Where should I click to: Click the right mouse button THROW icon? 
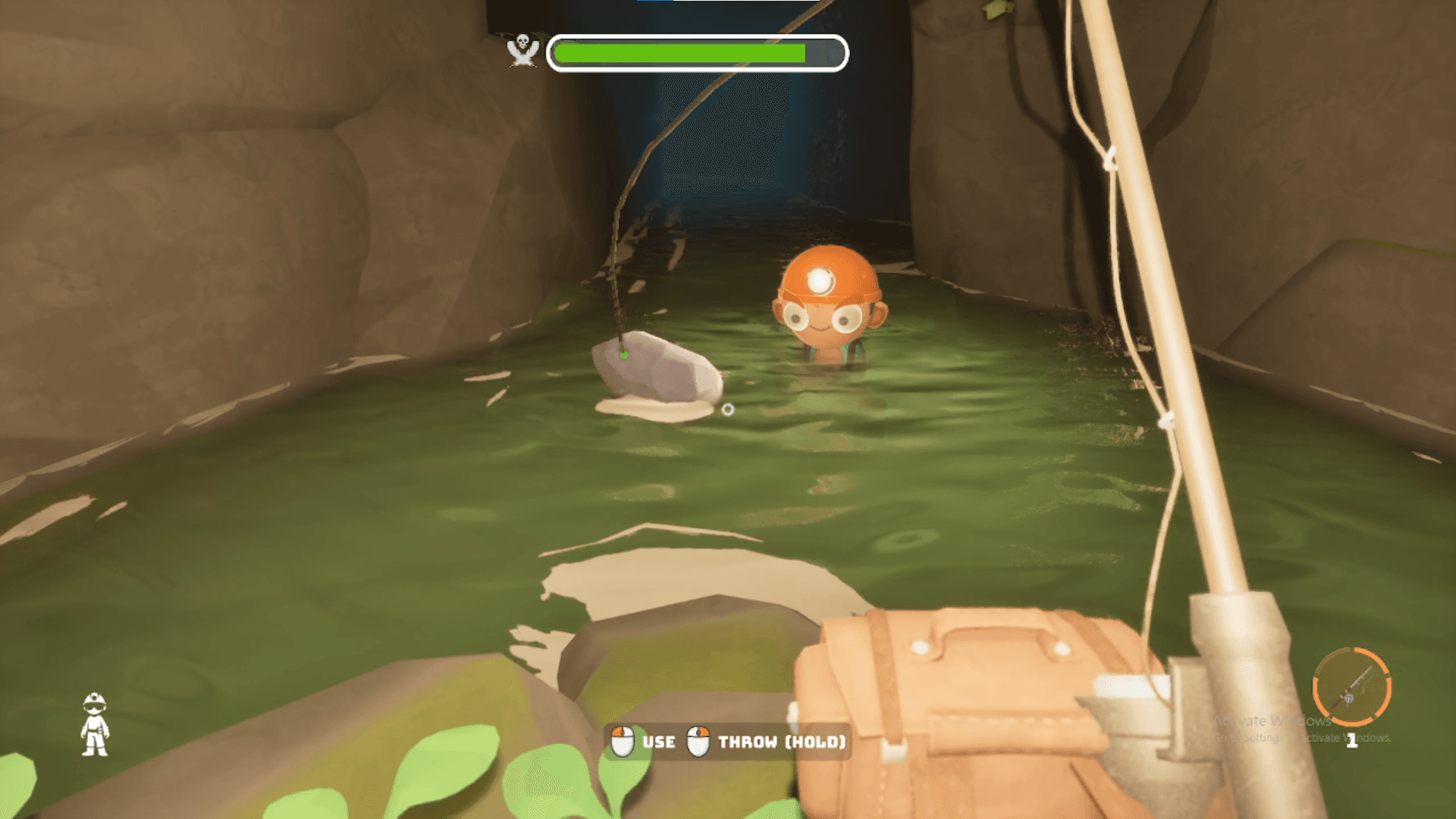pyautogui.click(x=698, y=741)
